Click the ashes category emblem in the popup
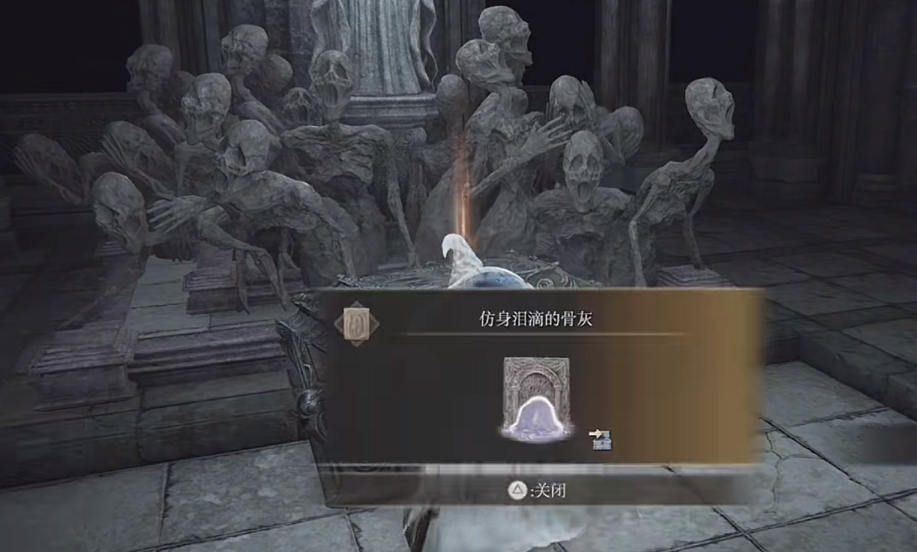917x552 pixels. pos(357,323)
